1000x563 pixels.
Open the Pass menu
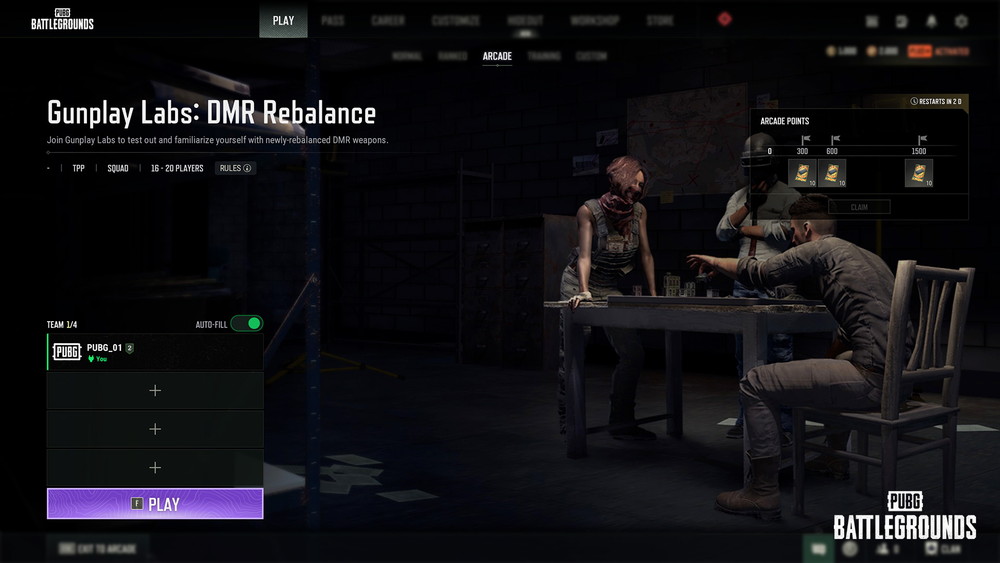[x=333, y=20]
